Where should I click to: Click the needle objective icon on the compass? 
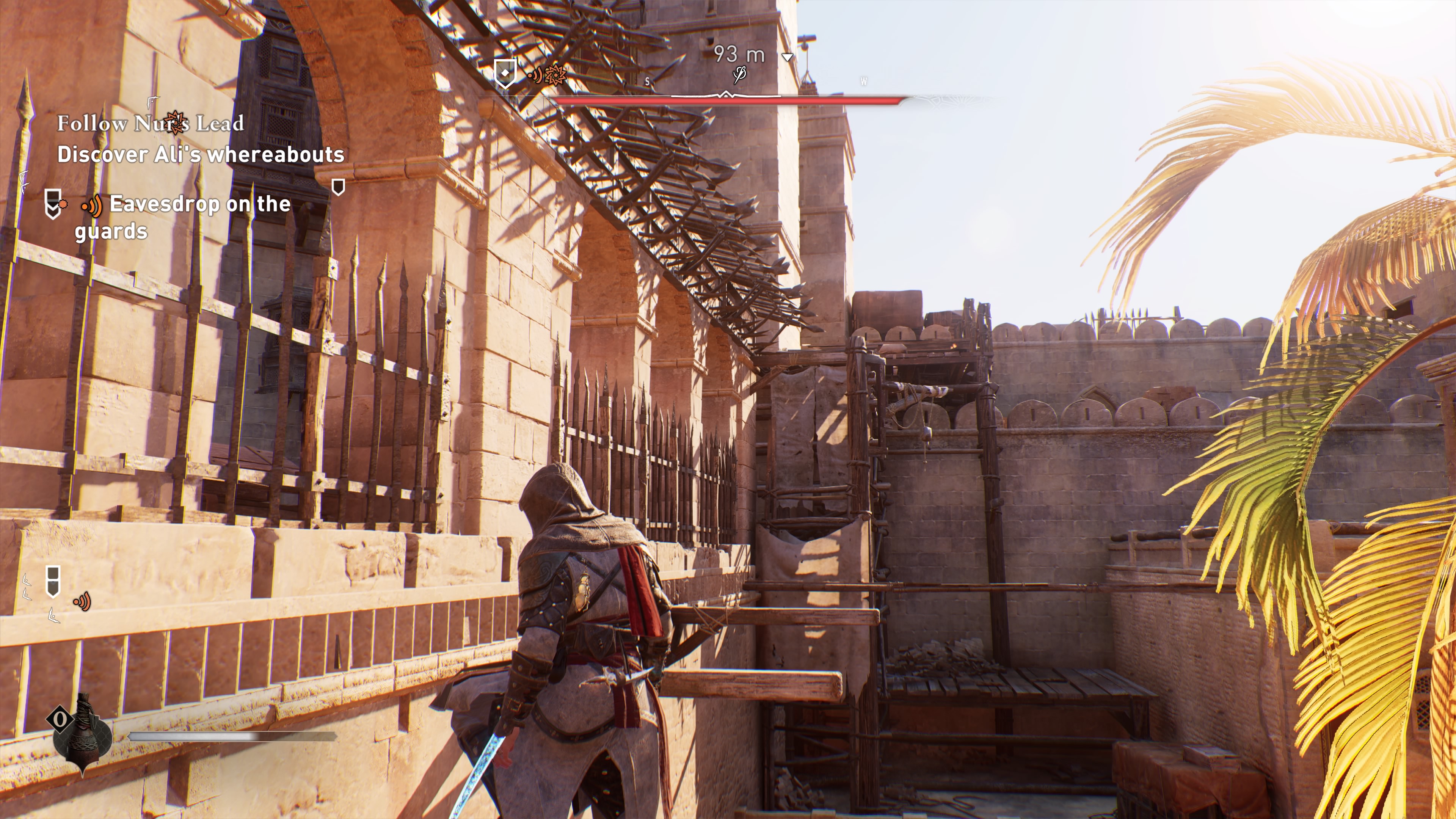(x=739, y=75)
